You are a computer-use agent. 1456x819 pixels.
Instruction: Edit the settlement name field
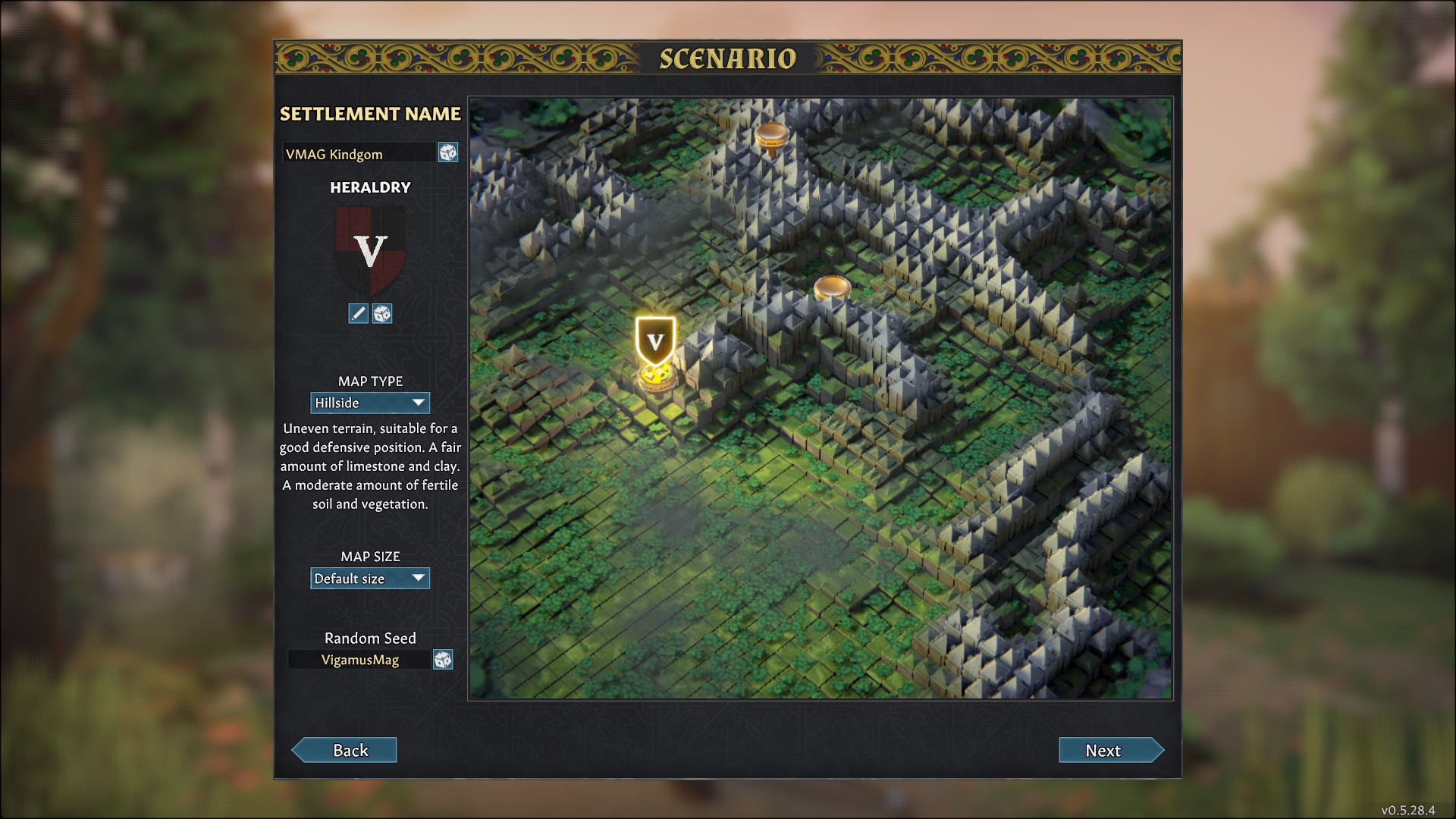(359, 153)
